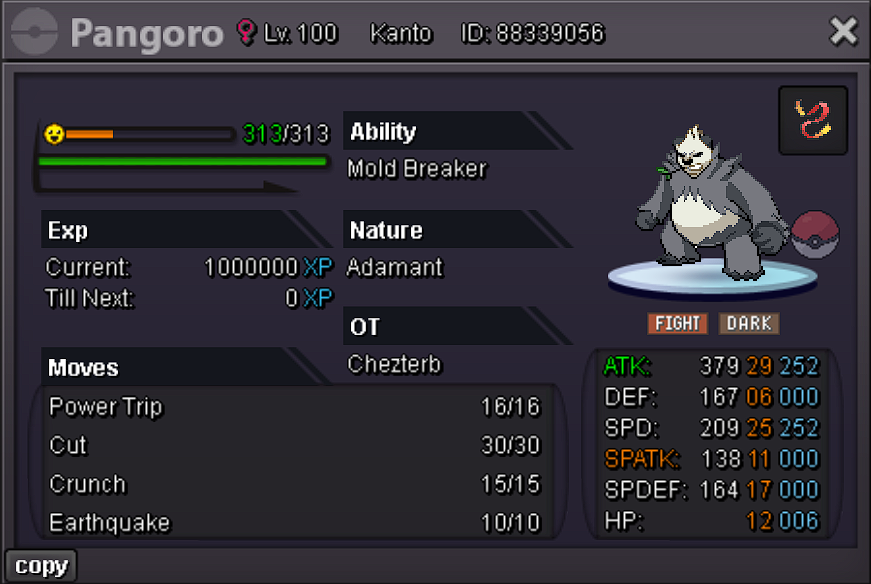Viewport: 871px width, 584px height.
Task: Pick the Earthquake move row
Action: pos(294,523)
